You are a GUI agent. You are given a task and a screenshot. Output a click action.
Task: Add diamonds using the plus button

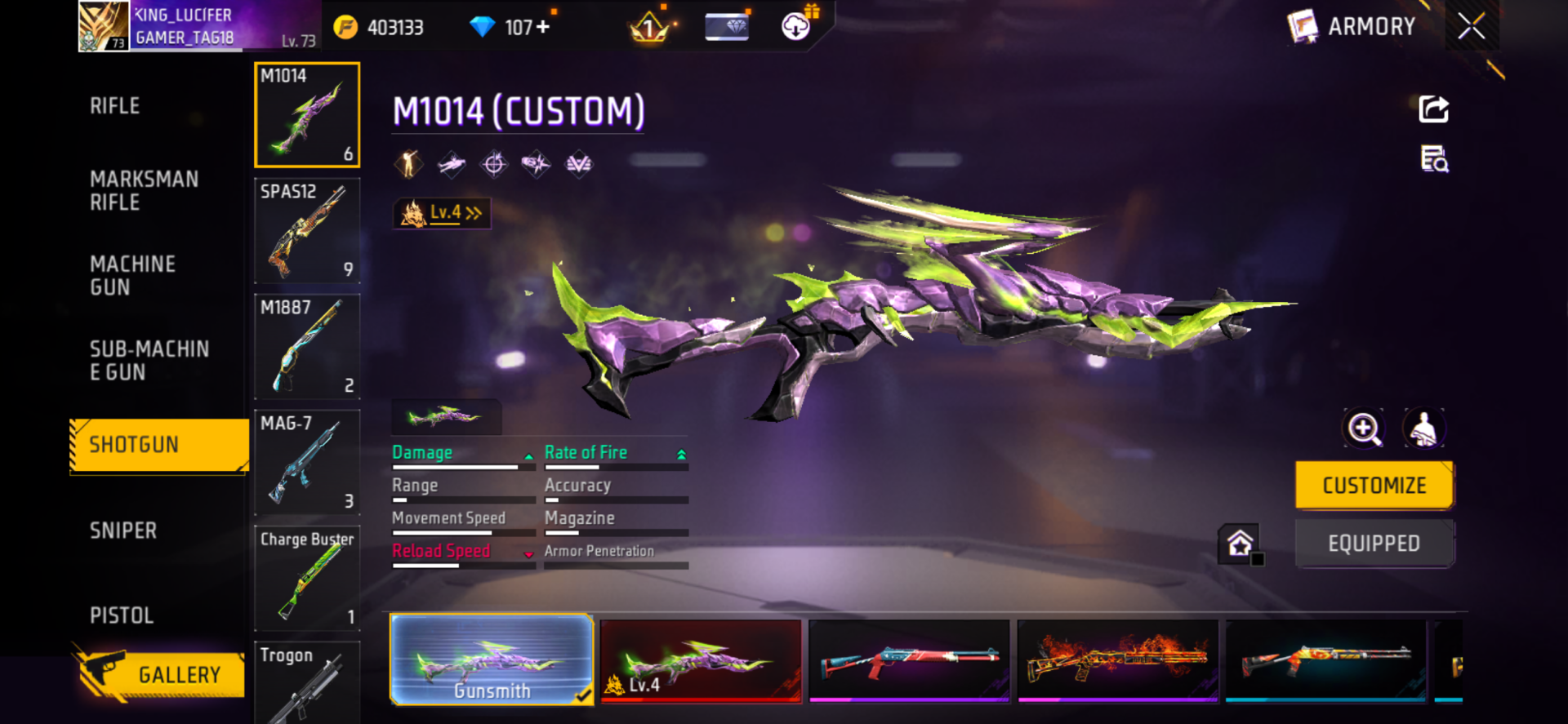542,27
